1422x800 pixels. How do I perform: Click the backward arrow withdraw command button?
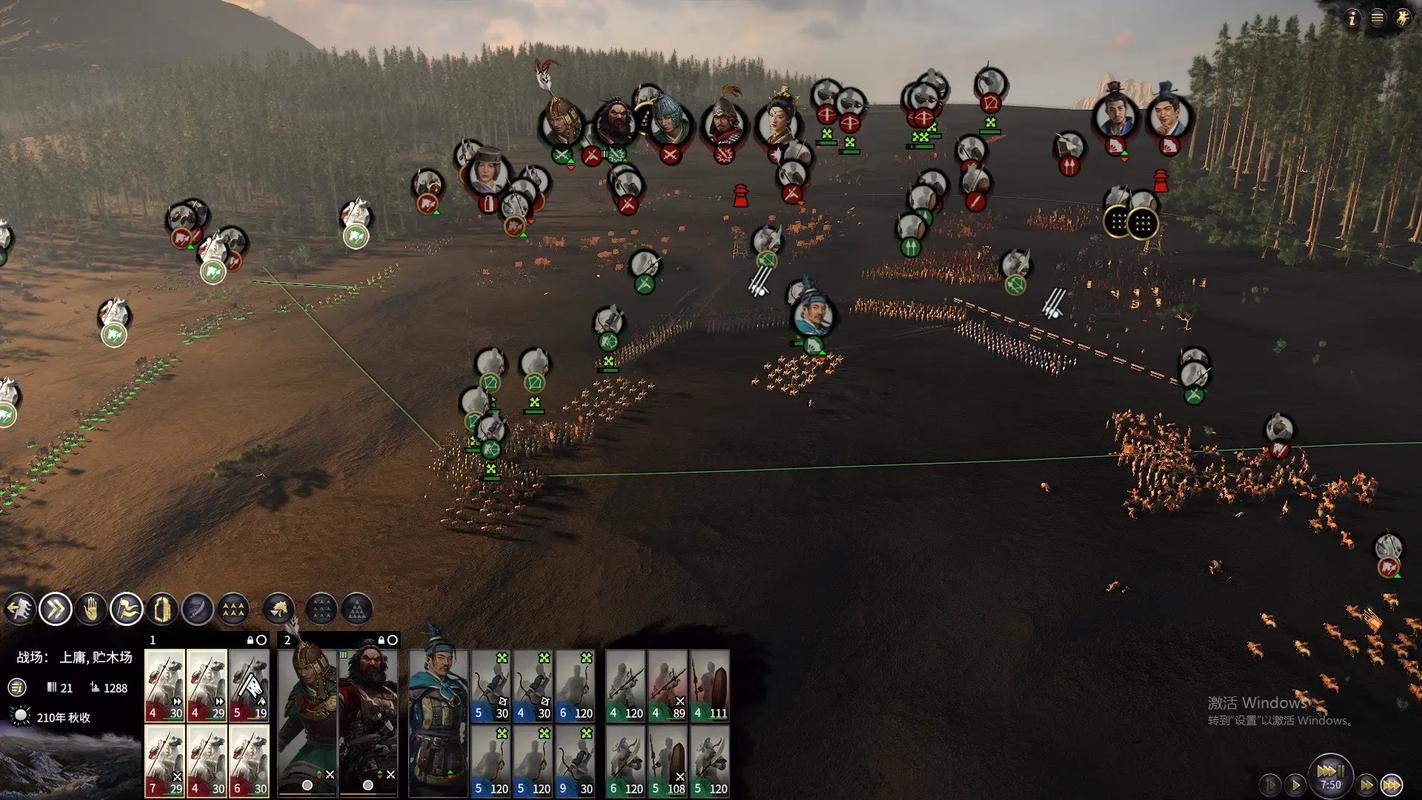tap(19, 607)
